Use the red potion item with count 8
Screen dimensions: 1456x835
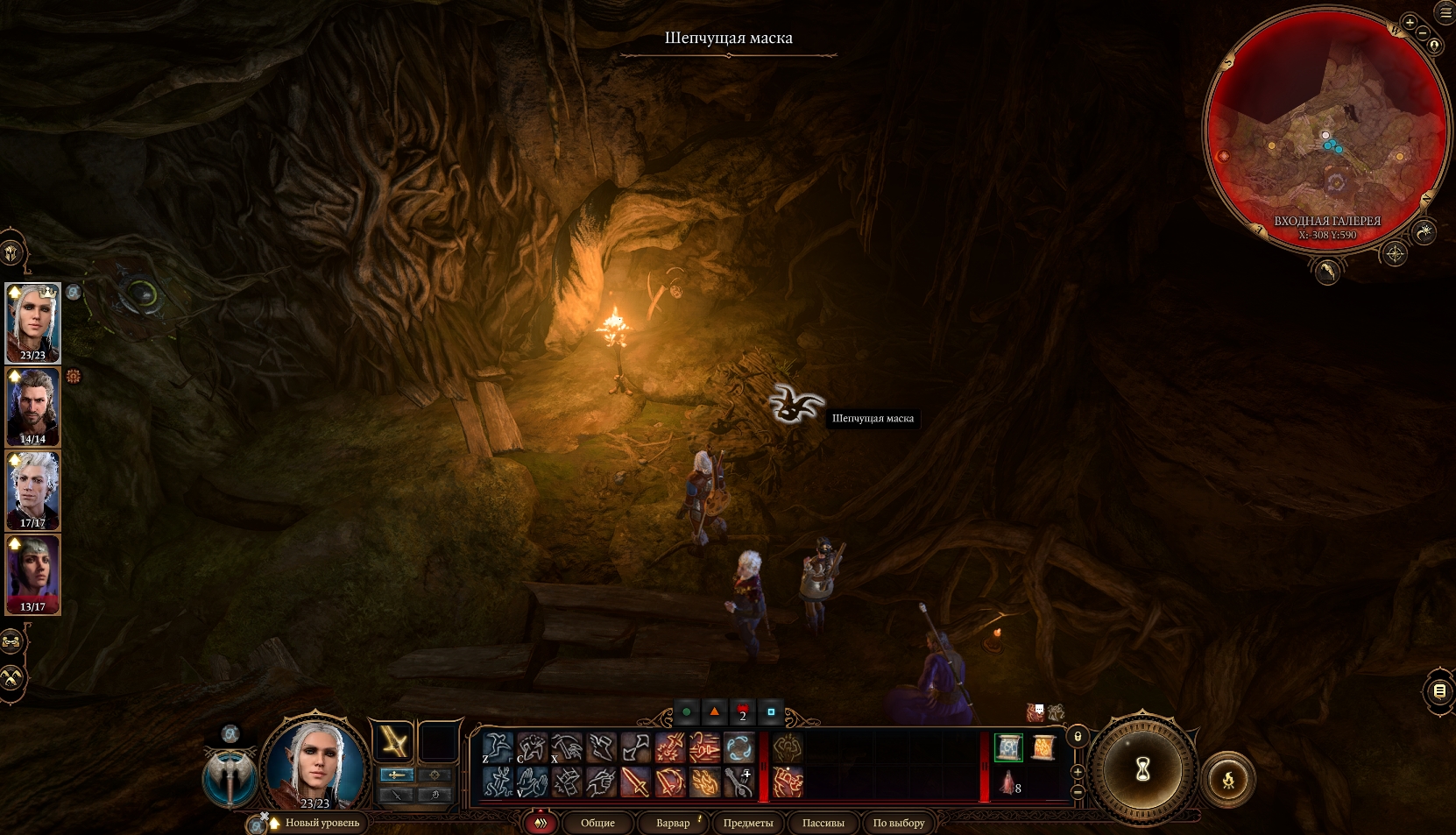(1007, 782)
